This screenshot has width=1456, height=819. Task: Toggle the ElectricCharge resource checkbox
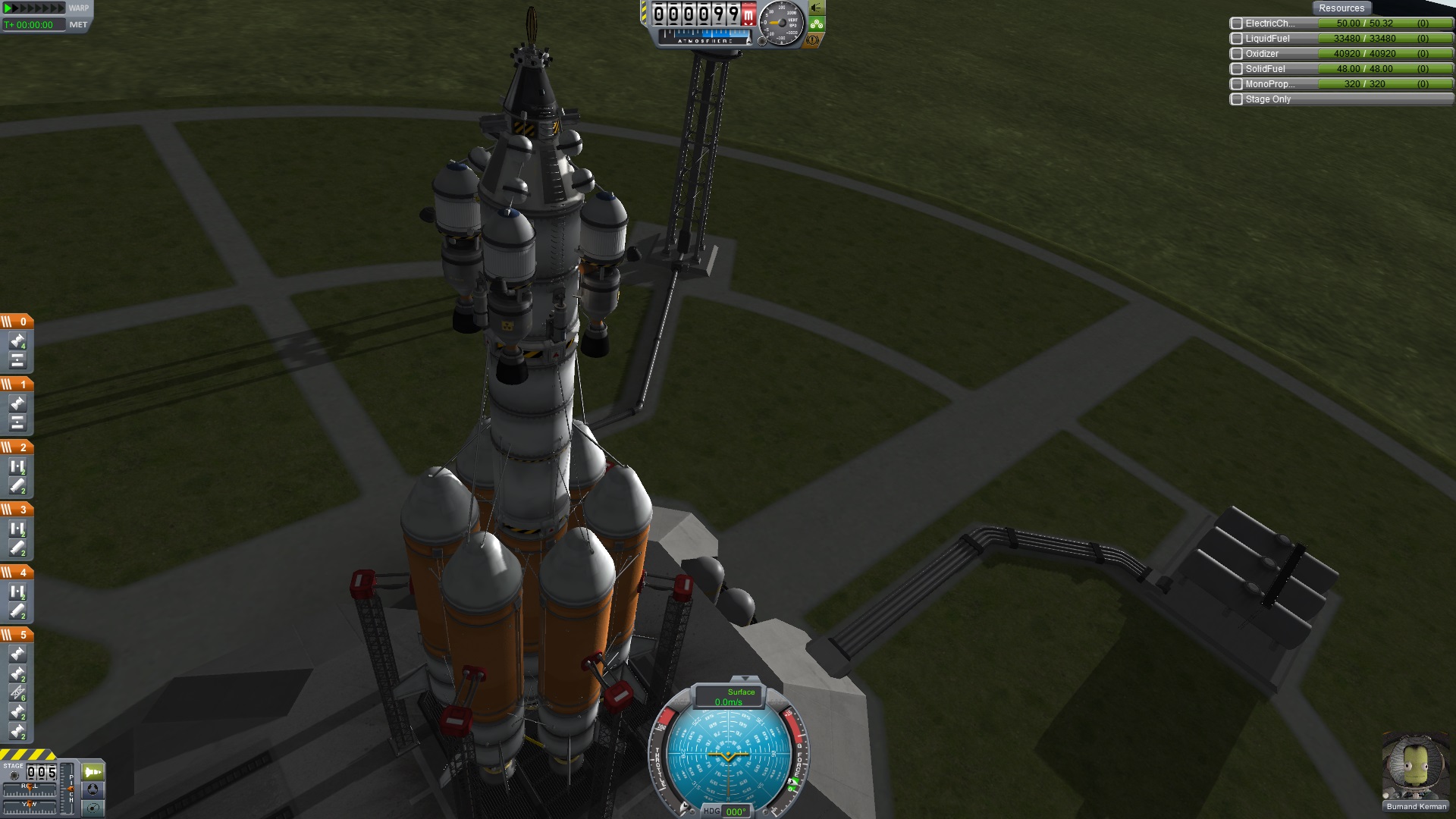tap(1237, 24)
